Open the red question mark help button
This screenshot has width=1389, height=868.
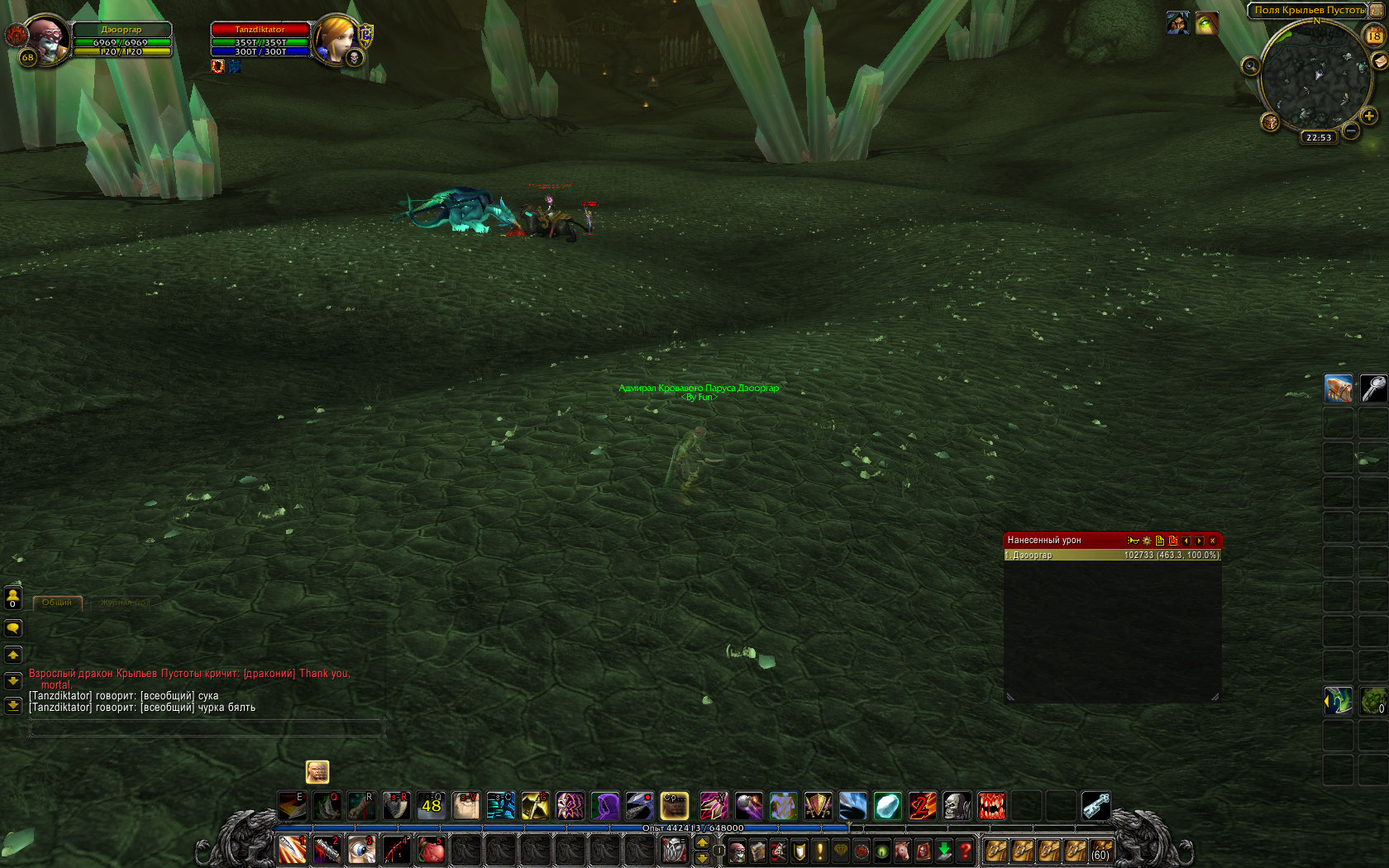point(965,851)
